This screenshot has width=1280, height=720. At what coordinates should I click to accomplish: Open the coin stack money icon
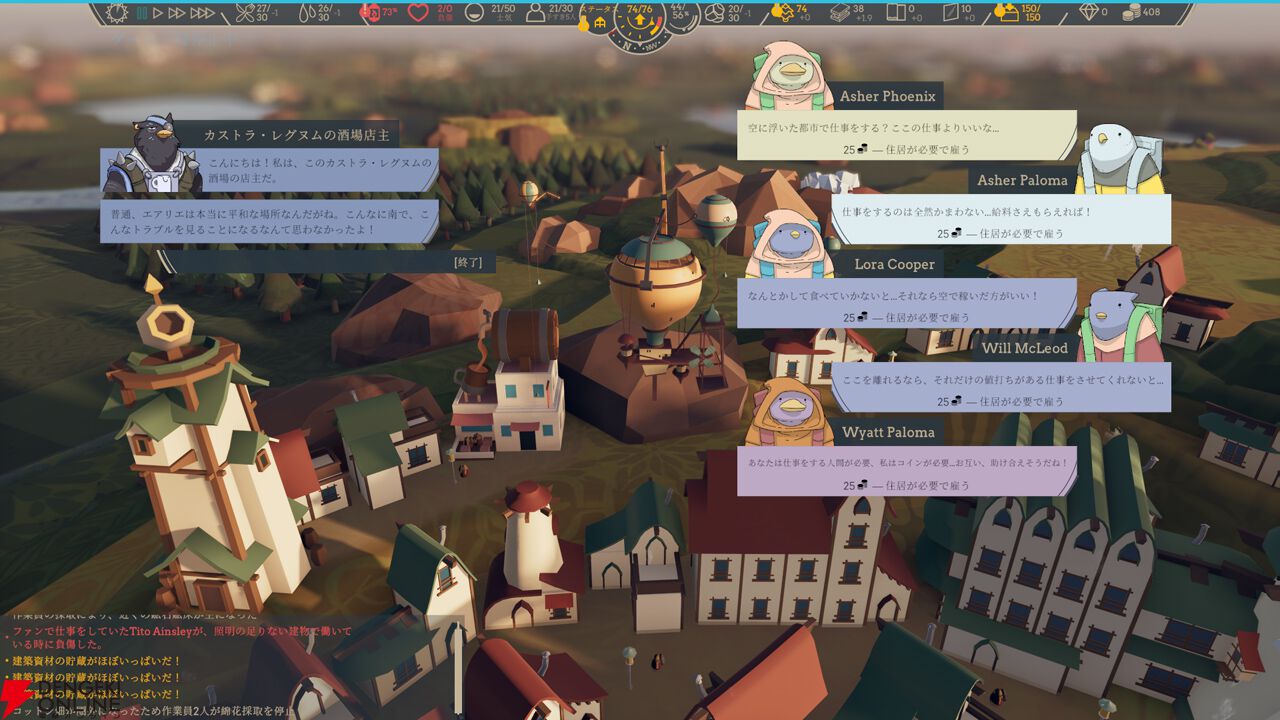coord(1131,13)
